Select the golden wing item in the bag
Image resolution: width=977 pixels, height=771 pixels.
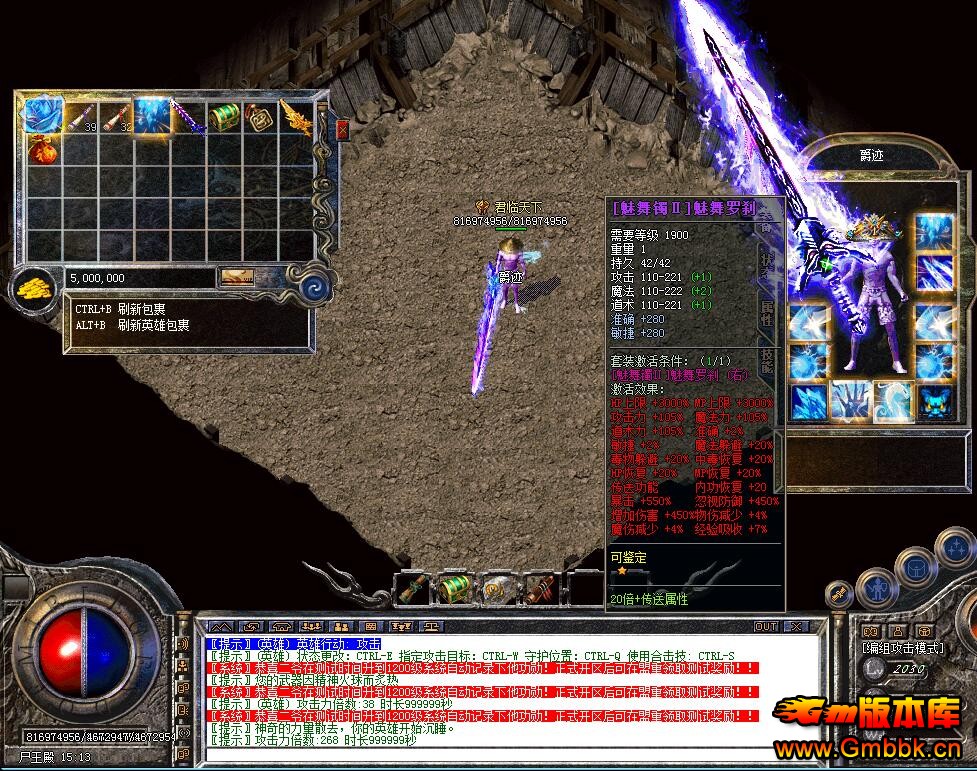296,117
